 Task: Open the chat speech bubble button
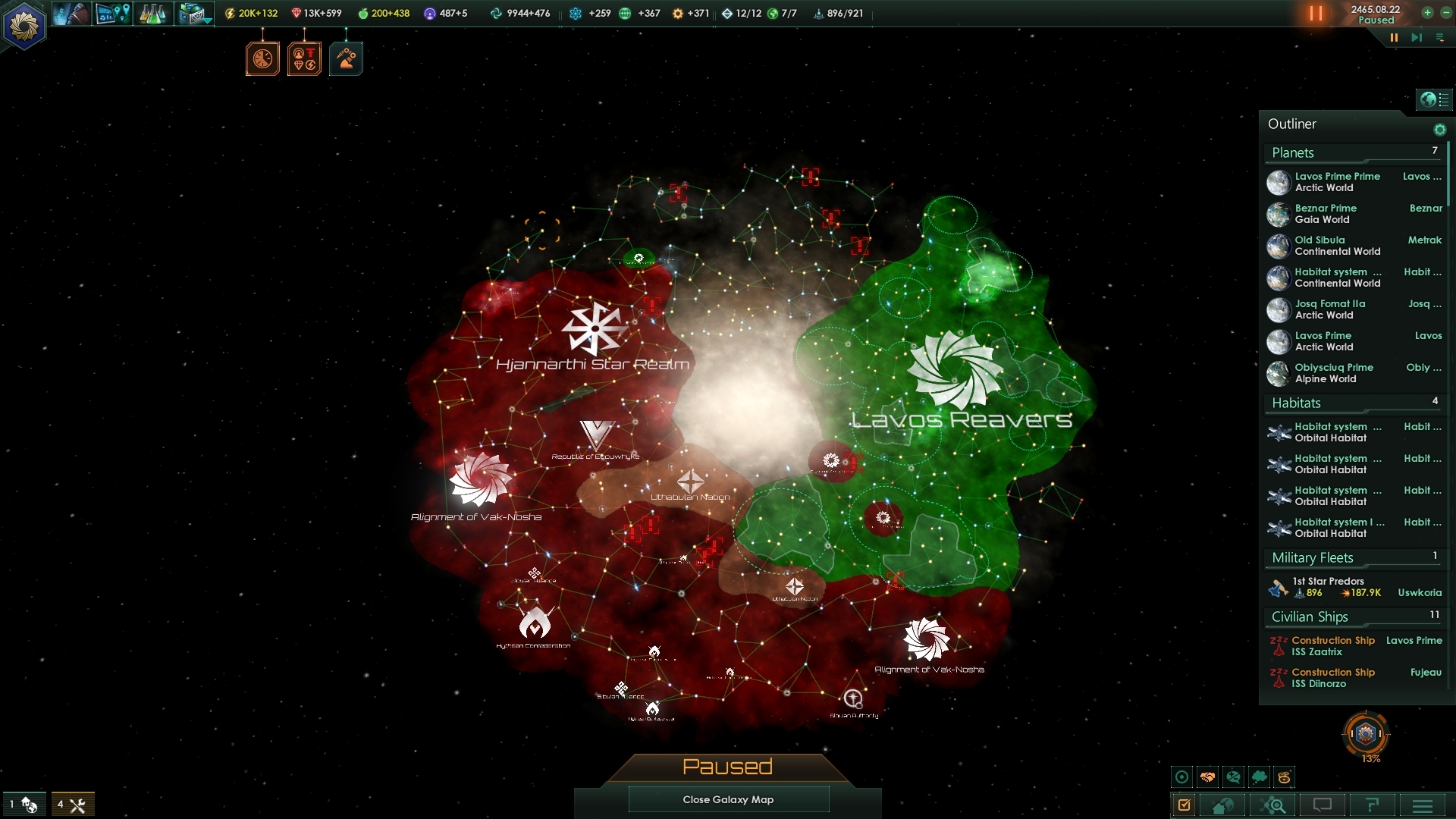(x=1322, y=805)
